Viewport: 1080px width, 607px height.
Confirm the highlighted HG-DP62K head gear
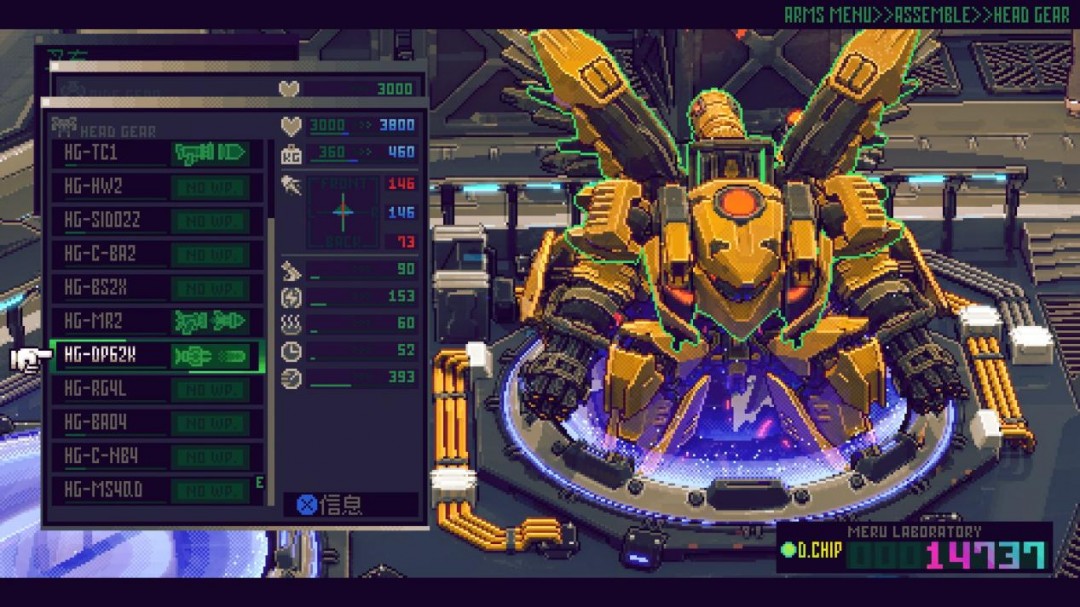click(x=157, y=356)
